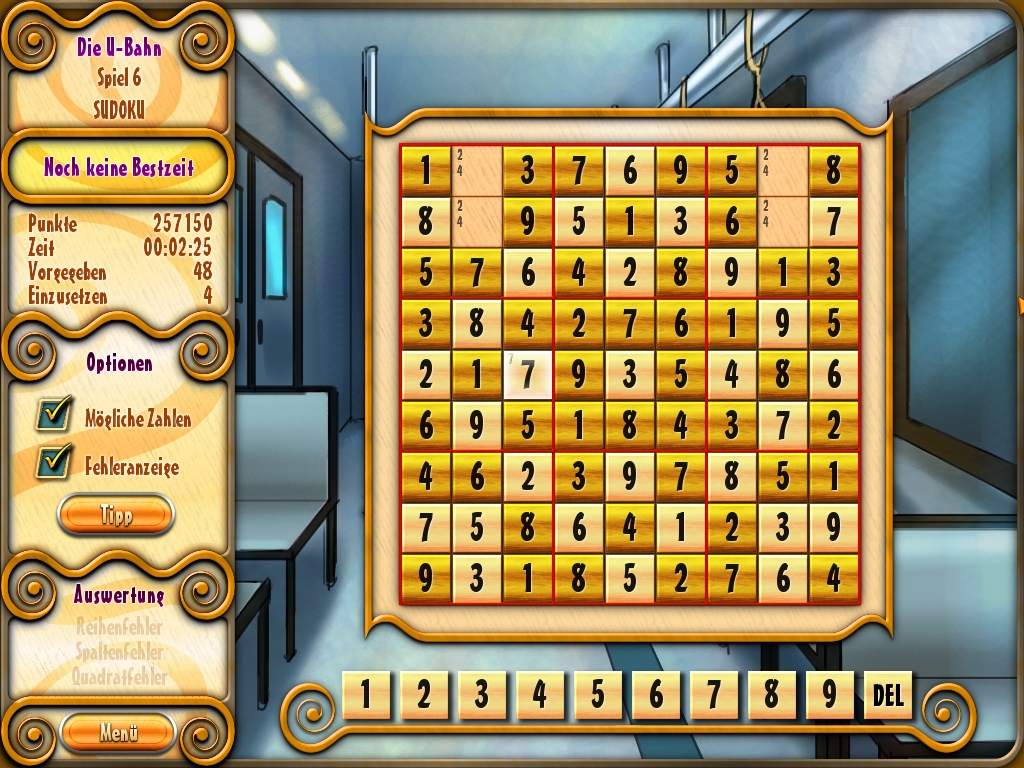
Task: Choose number 2 from the number bar
Action: 424,695
